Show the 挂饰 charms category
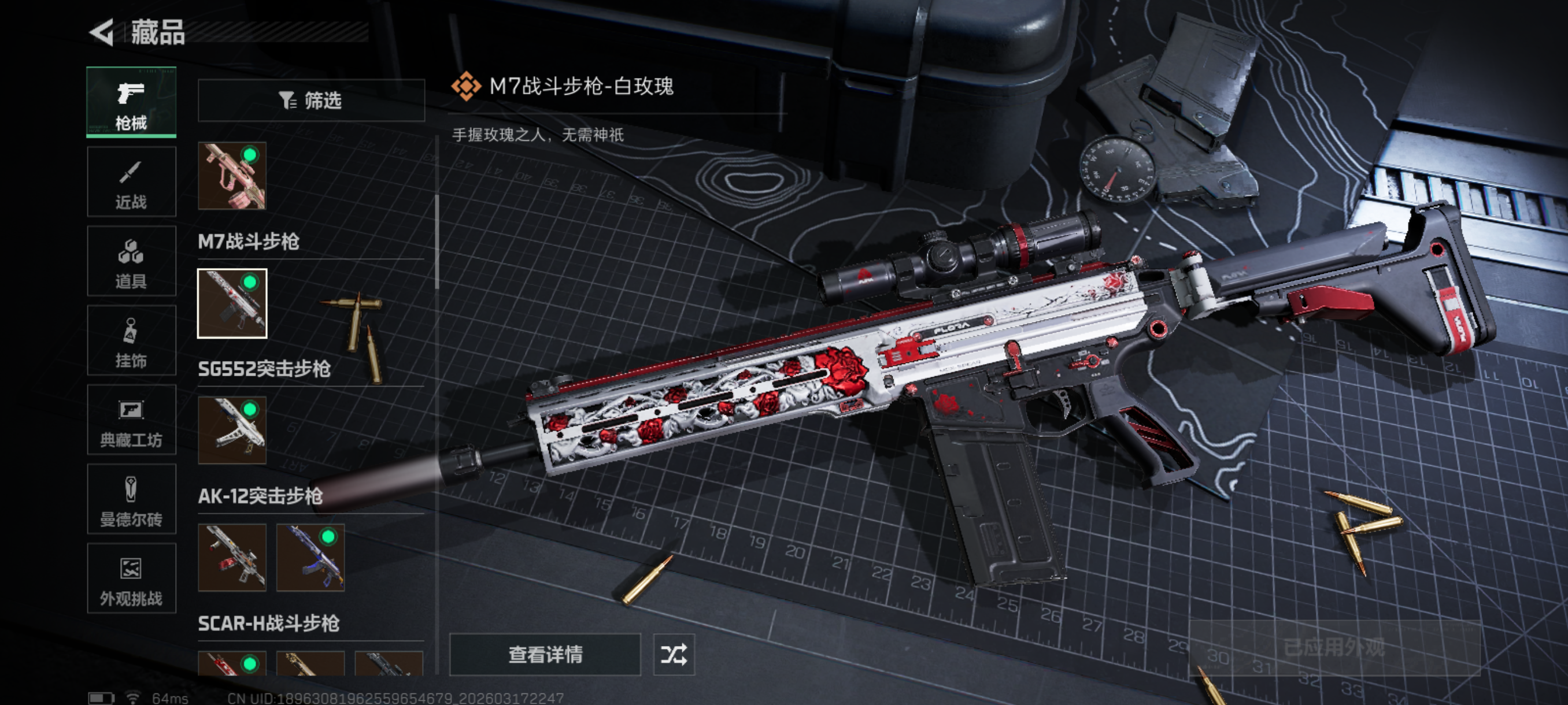The width and height of the screenshot is (1568, 705). coord(131,340)
